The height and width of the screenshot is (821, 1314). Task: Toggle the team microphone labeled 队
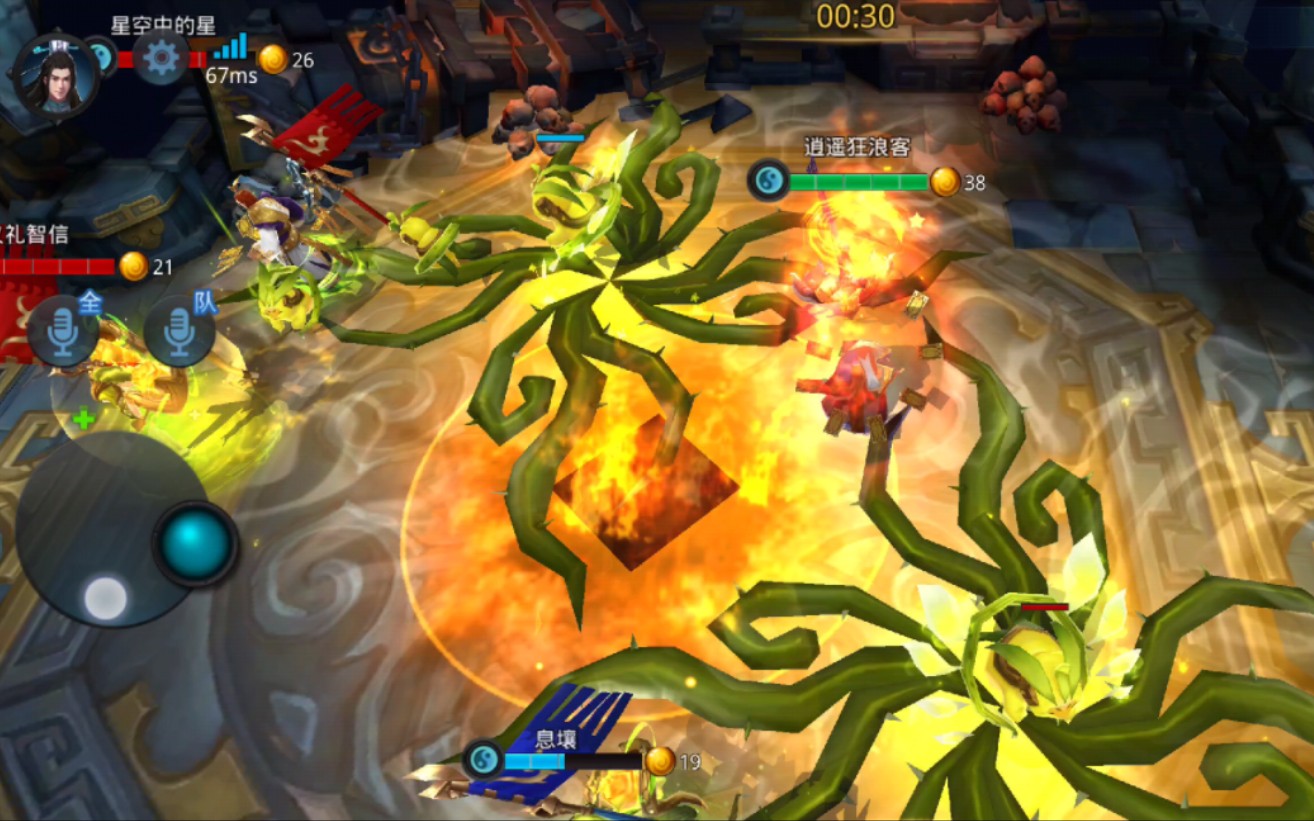point(180,331)
